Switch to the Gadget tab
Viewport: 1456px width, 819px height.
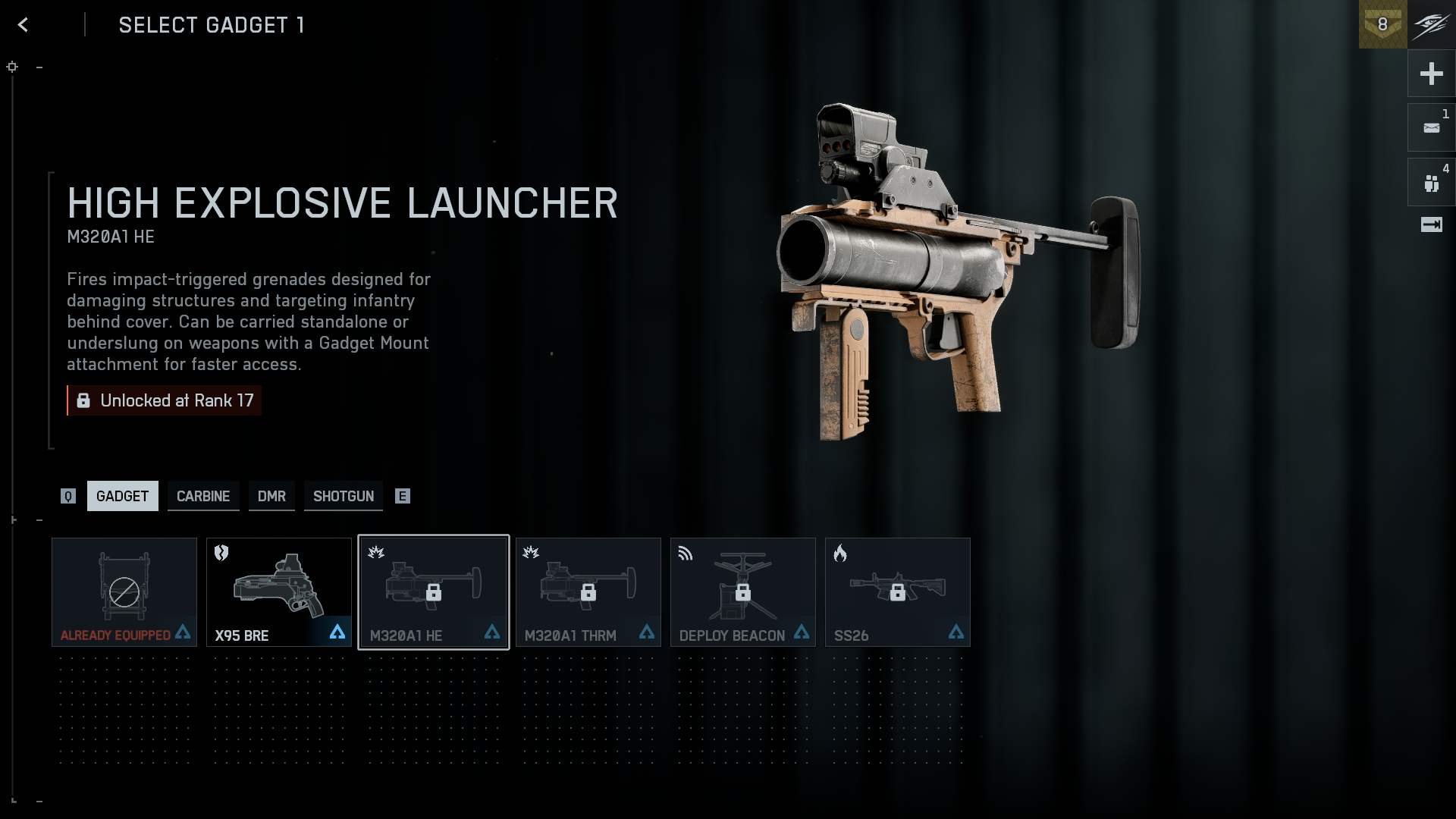[122, 496]
